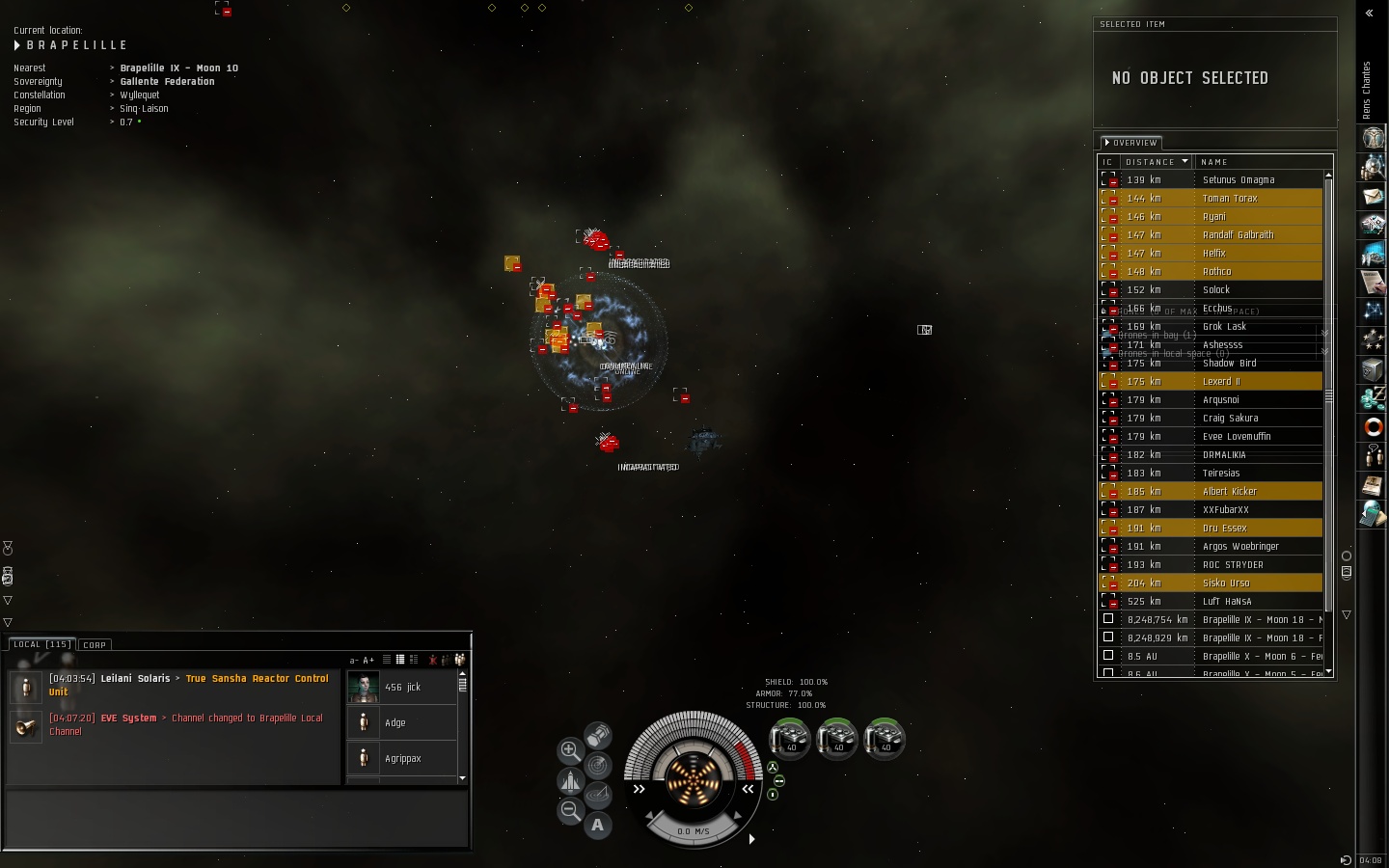Screen dimensions: 1389x868
Task: Open the character sheet portrait icon
Action: click(x=1373, y=139)
